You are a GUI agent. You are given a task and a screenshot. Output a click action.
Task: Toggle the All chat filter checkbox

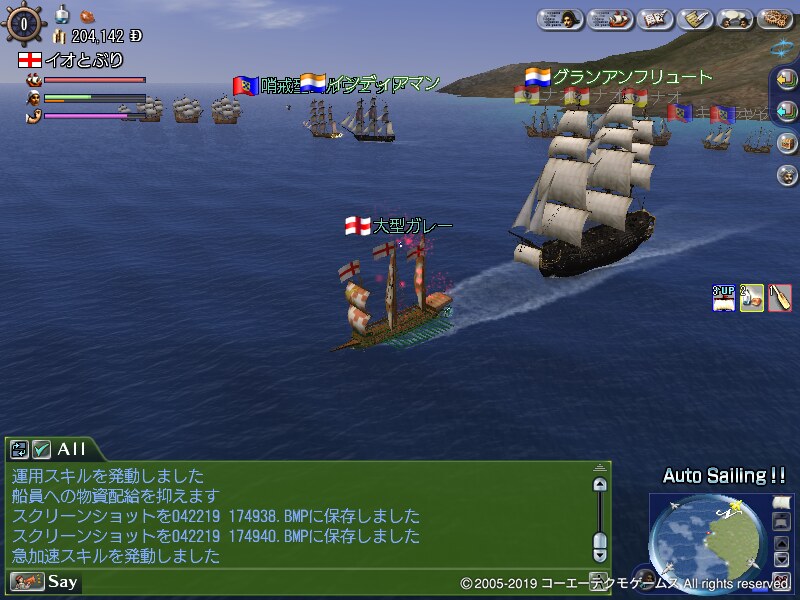41,449
